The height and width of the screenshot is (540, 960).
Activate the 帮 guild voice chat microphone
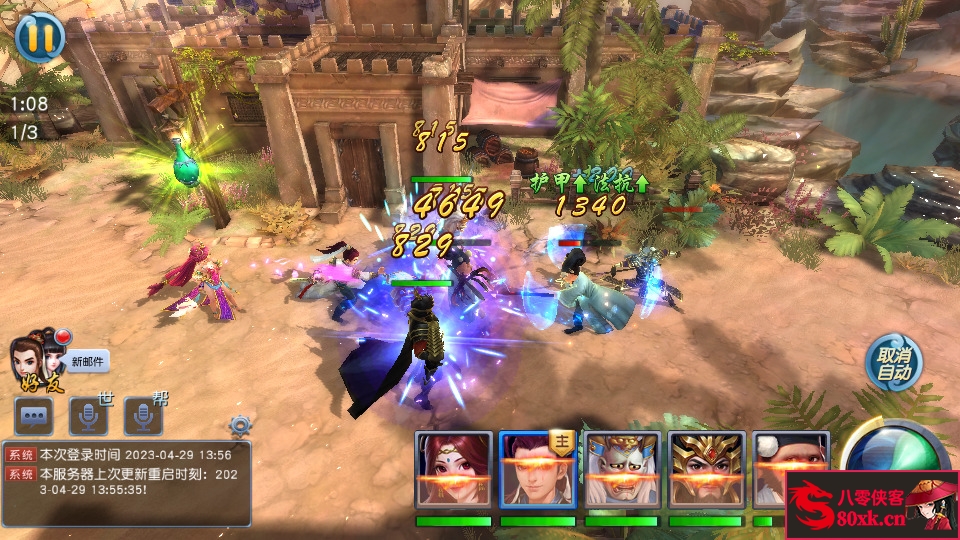click(x=143, y=415)
